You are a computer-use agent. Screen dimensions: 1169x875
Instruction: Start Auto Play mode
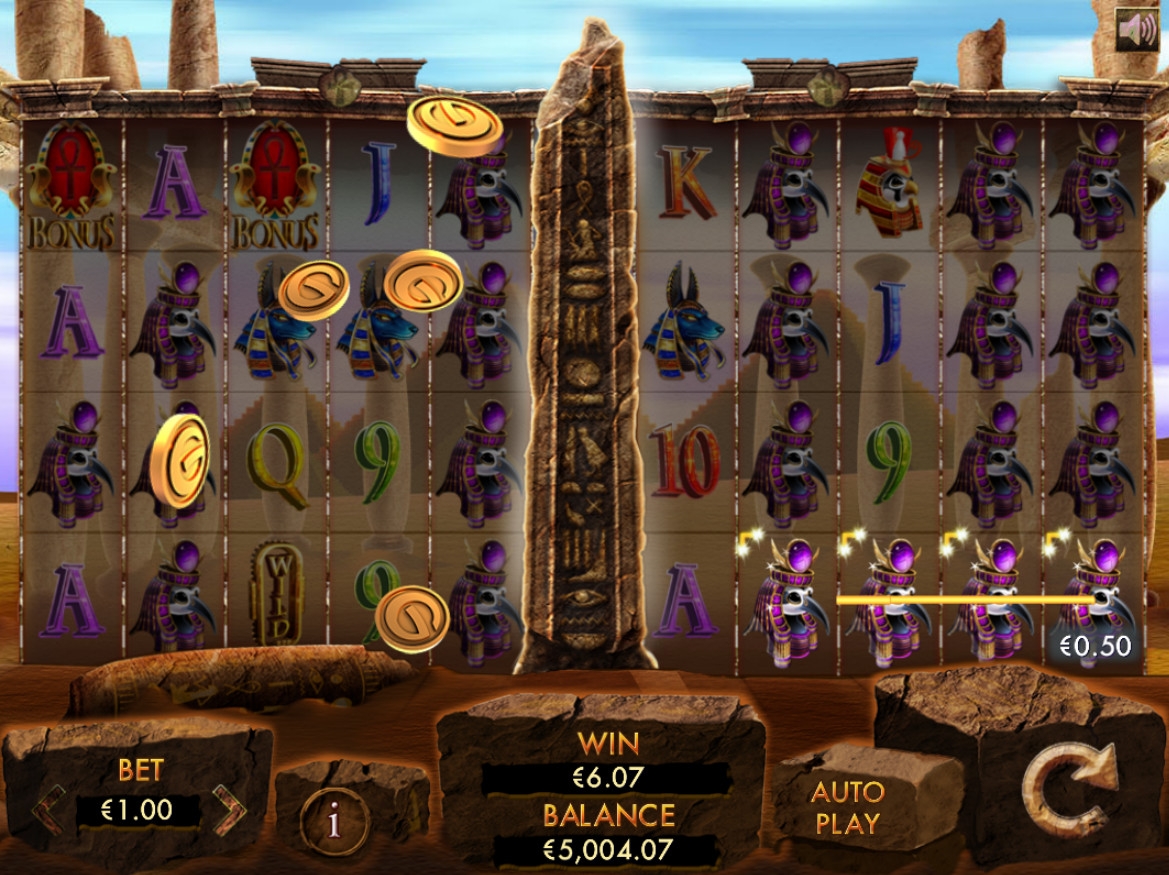coord(847,808)
